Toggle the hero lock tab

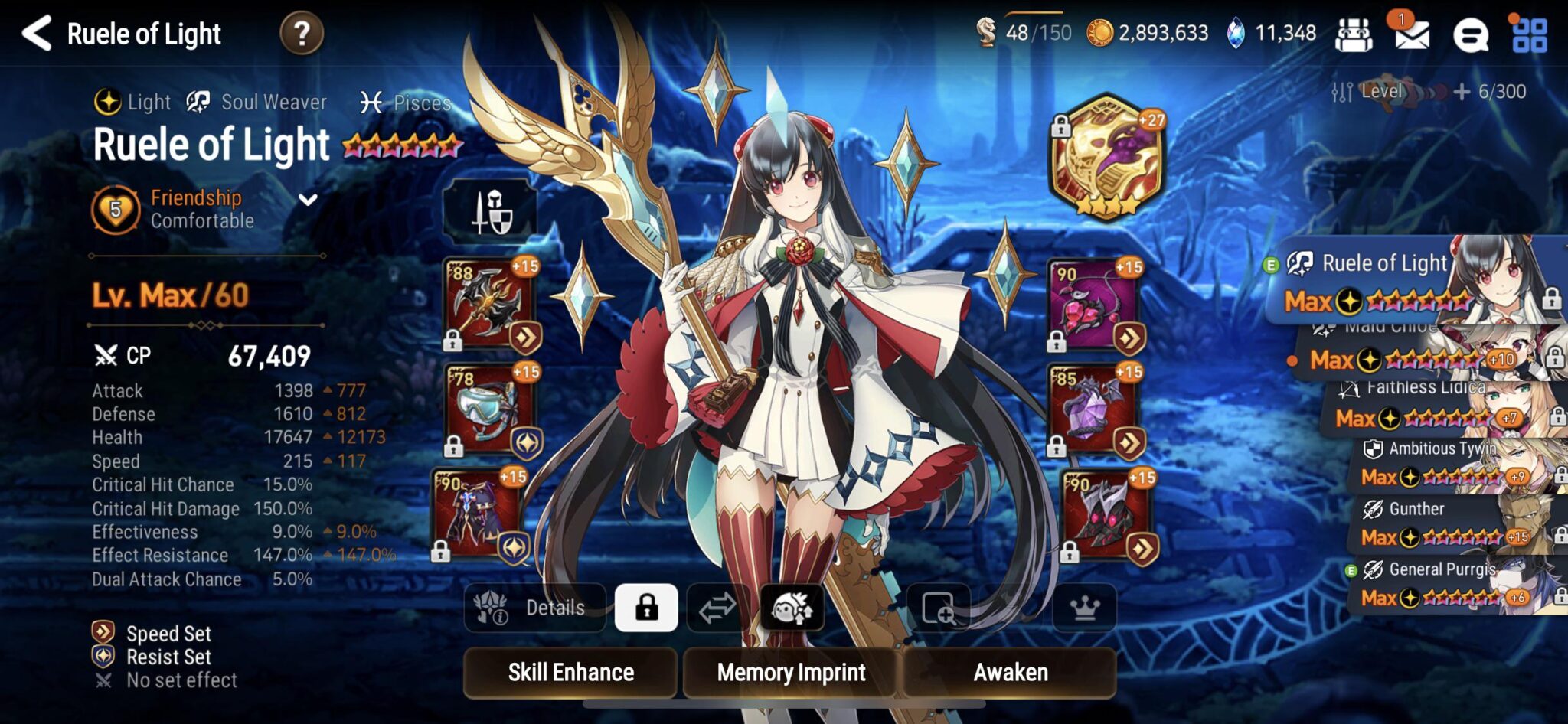(x=648, y=608)
